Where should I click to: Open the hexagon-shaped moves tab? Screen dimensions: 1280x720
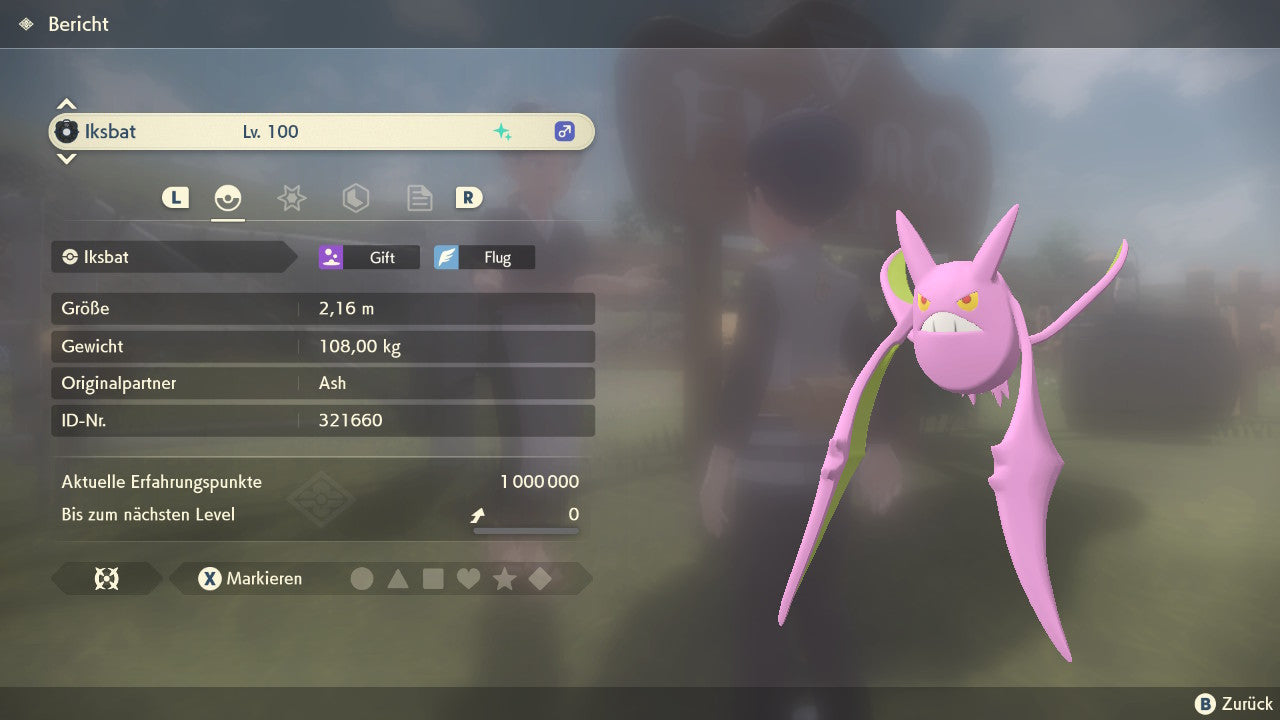pos(355,198)
